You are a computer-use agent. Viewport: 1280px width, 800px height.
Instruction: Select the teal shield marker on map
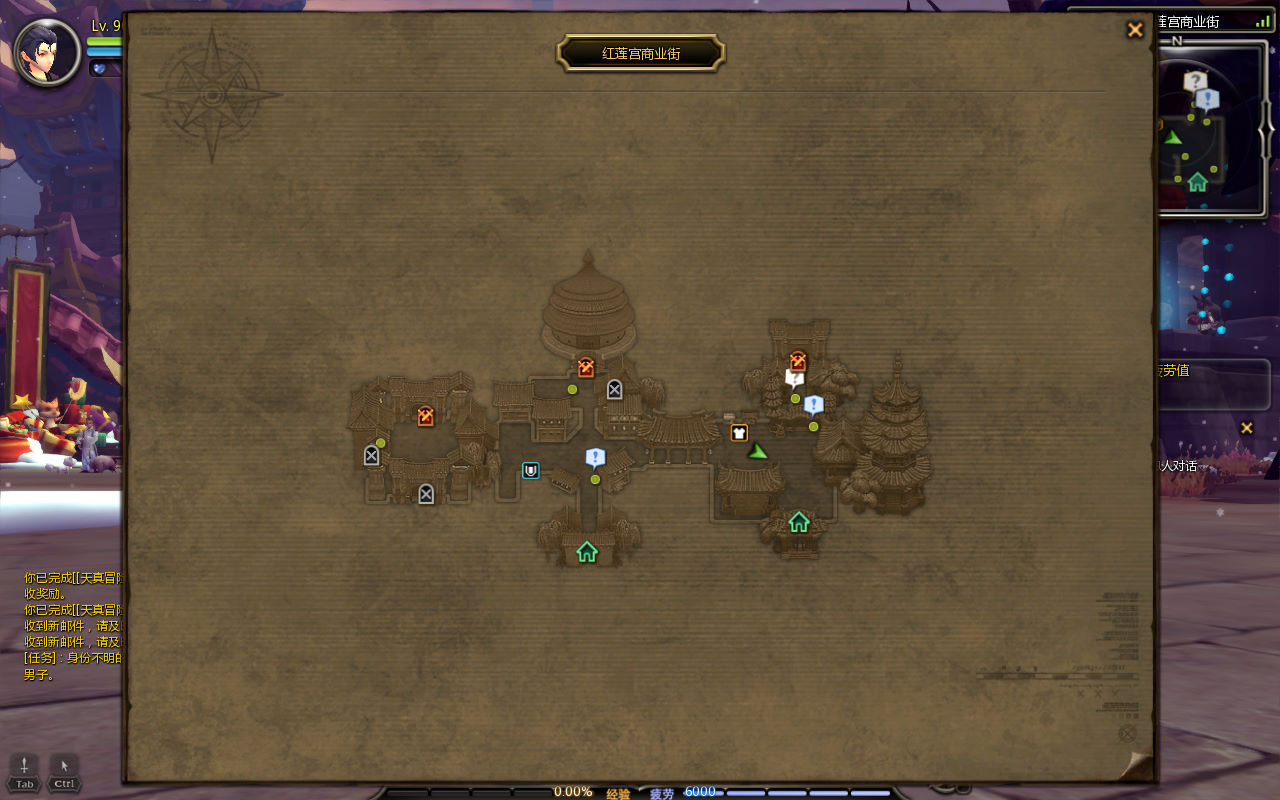coord(531,470)
